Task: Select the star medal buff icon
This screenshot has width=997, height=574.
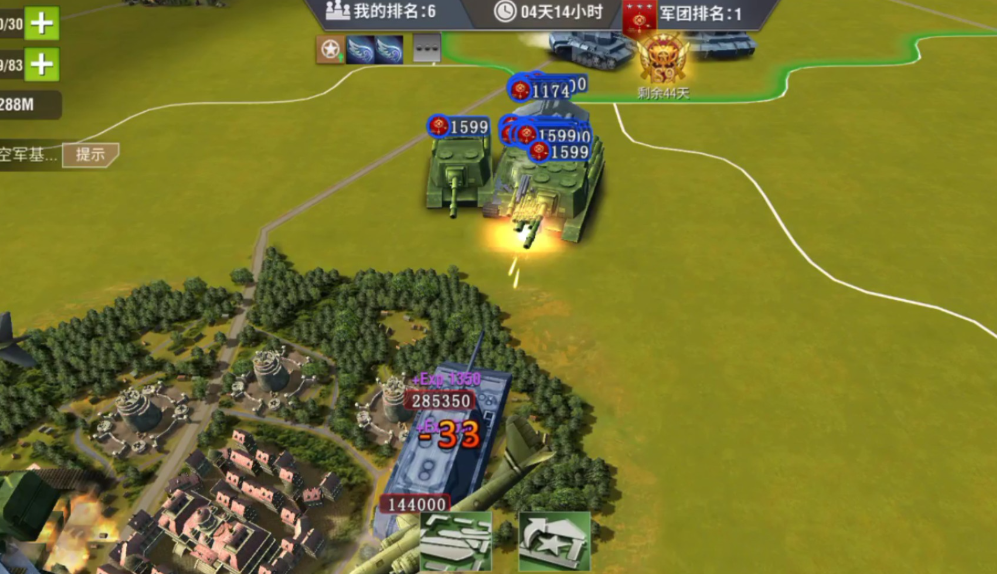Action: tap(330, 48)
